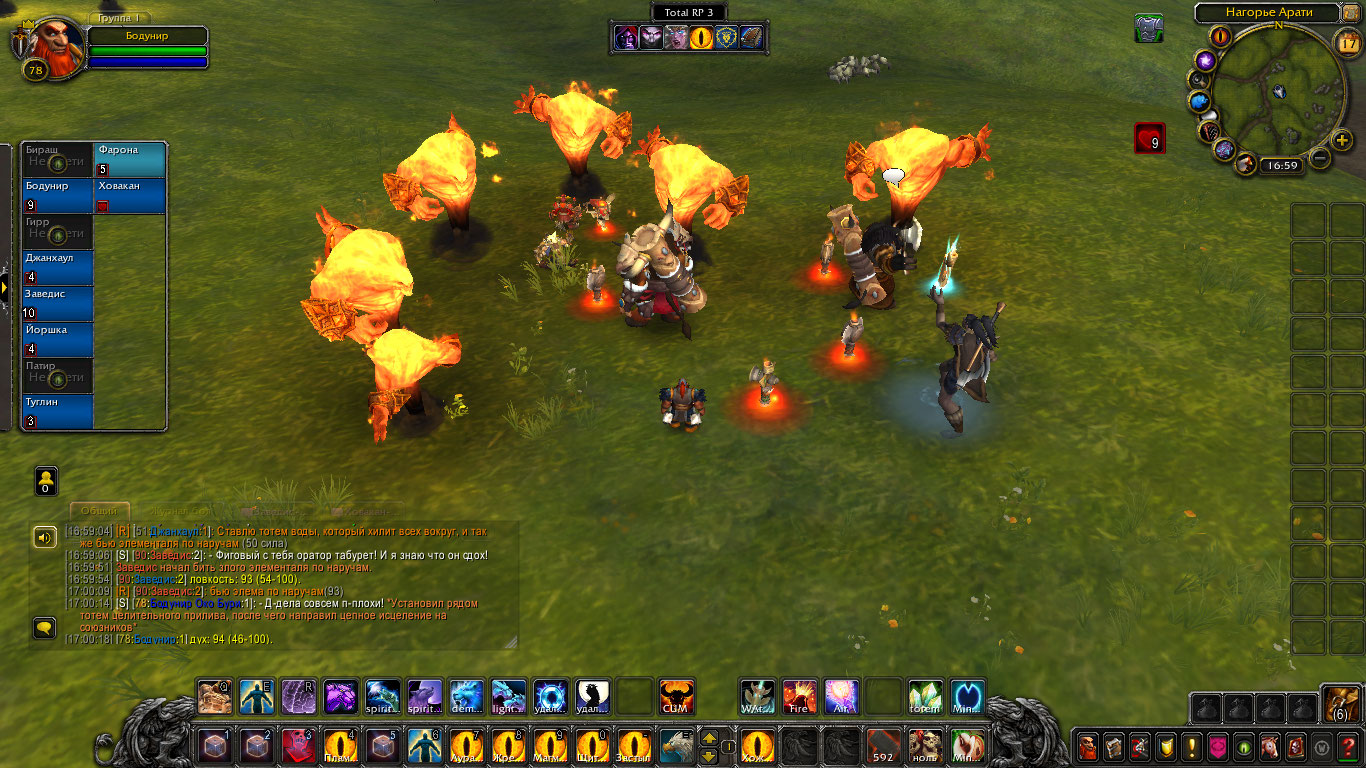Zoom out the minimap with the minus button
The height and width of the screenshot is (768, 1366).
1320,158
